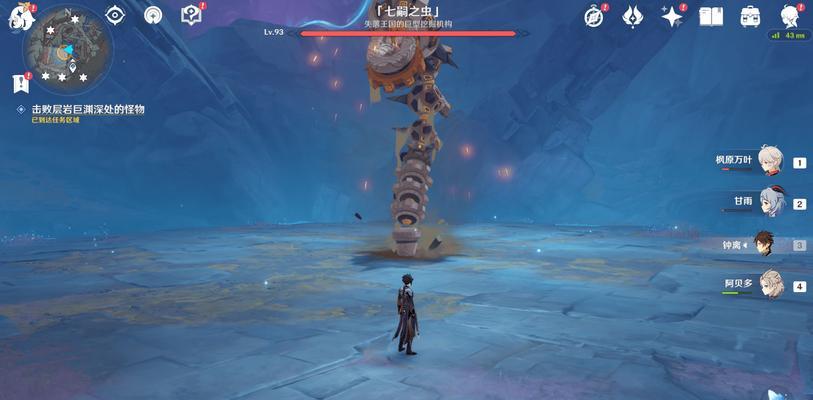Image resolution: width=813 pixels, height=400 pixels.
Task: Open the battle pass wings icon
Action: click(x=633, y=16)
